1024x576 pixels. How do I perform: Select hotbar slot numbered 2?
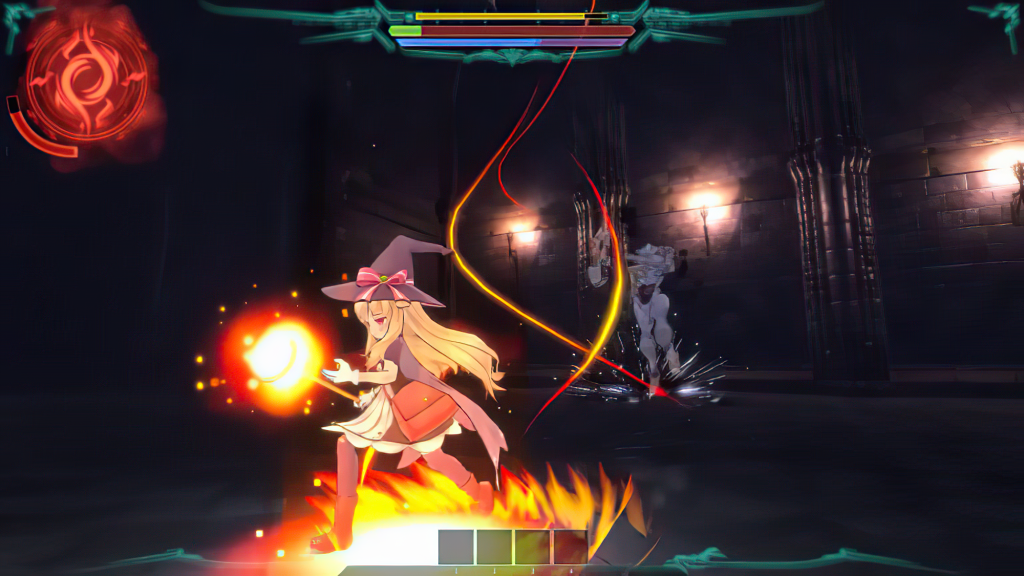(494, 547)
